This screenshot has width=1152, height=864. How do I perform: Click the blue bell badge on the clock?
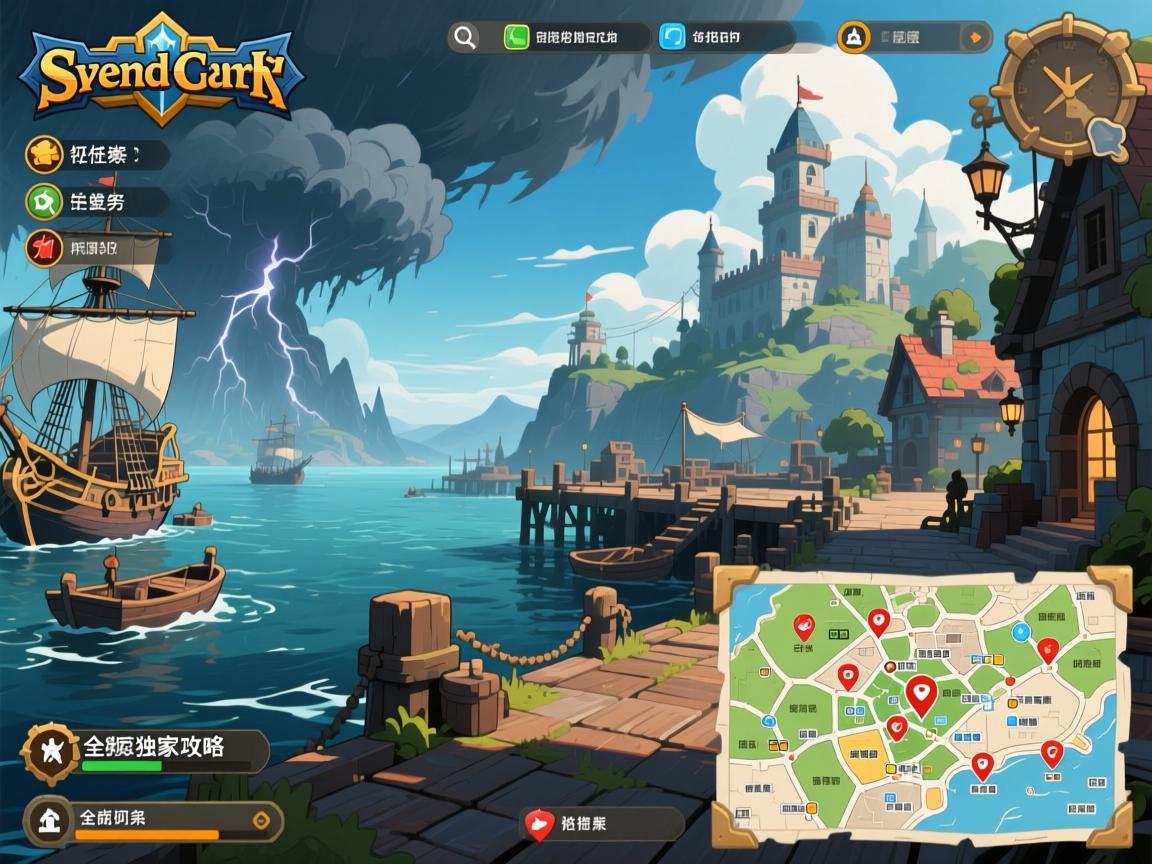pos(1104,135)
